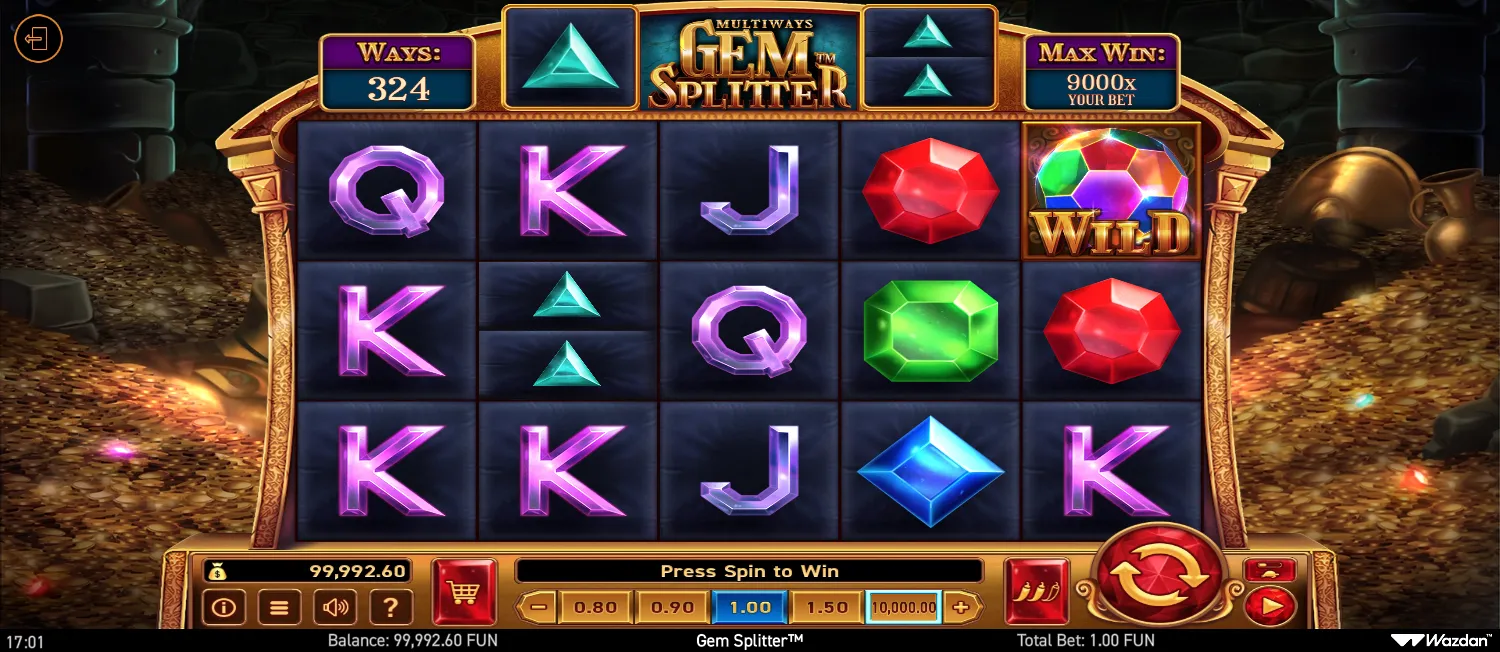Screen dimensions: 1500x652
Task: Open the hamburger menu
Action: tap(280, 607)
